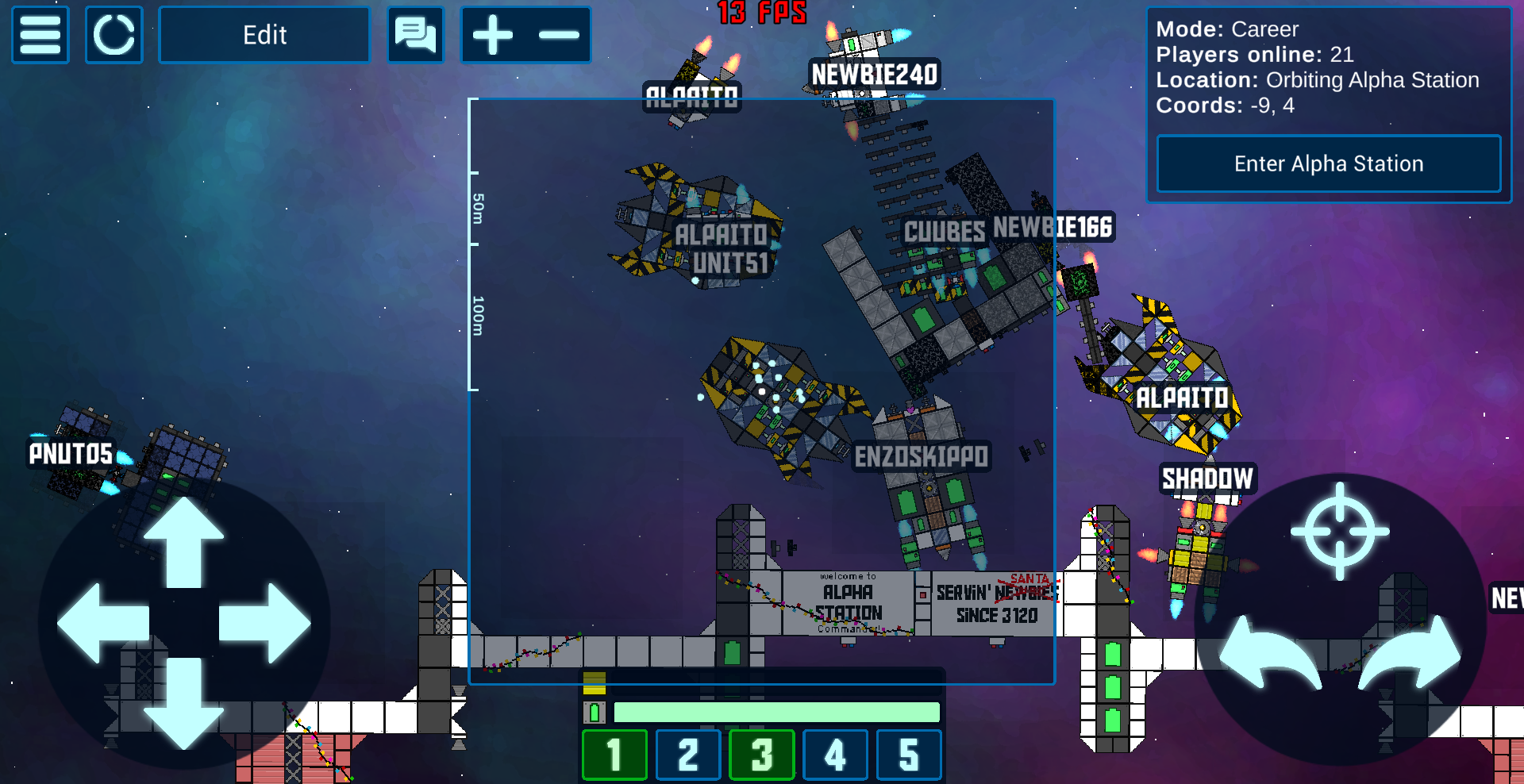Image resolution: width=1524 pixels, height=784 pixels.
Task: Enter Alpha Station
Action: tap(1328, 163)
